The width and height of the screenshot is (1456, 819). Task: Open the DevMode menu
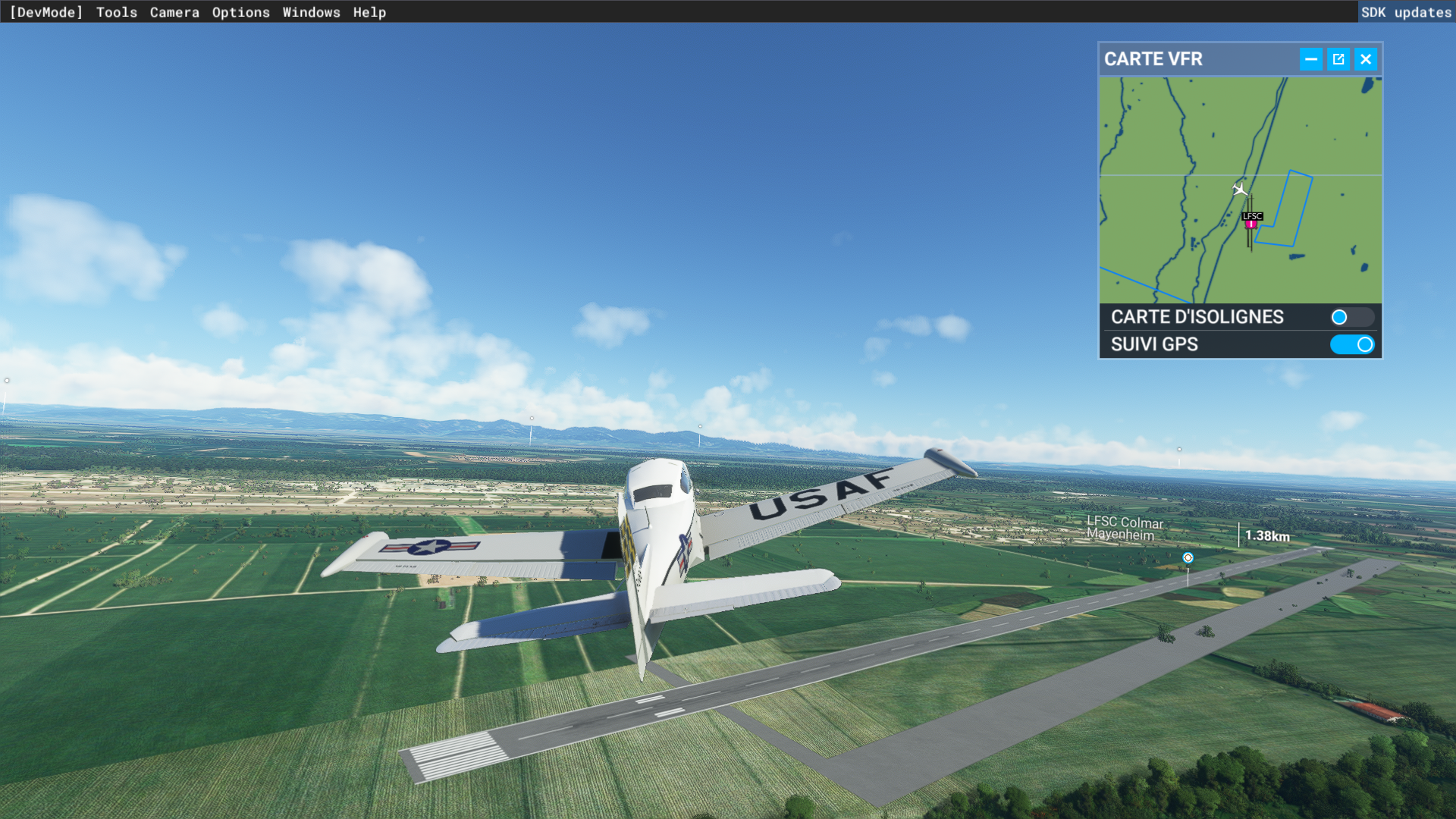(45, 12)
